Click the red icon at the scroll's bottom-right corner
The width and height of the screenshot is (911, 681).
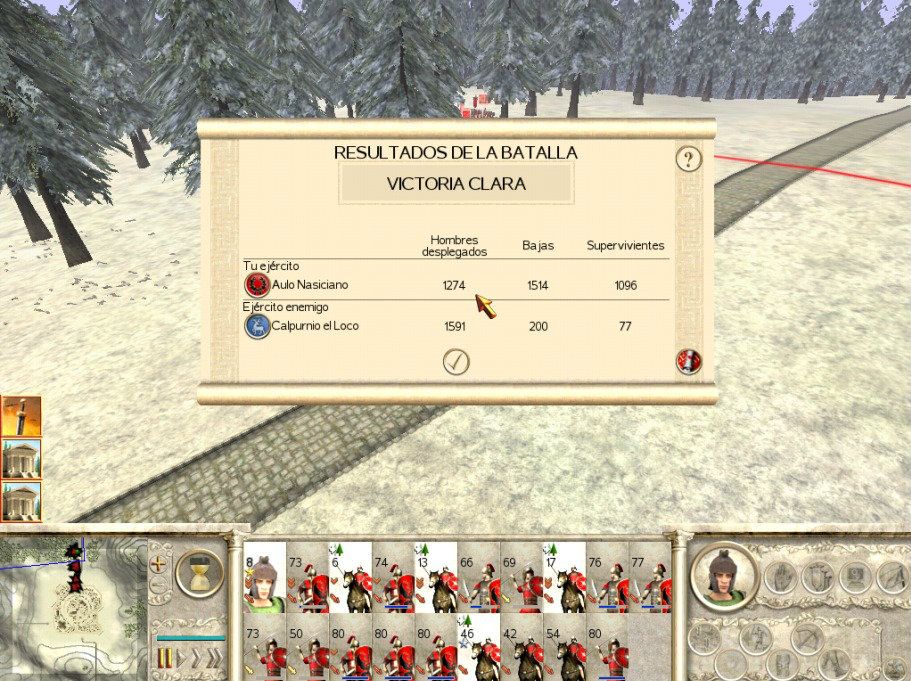(688, 361)
